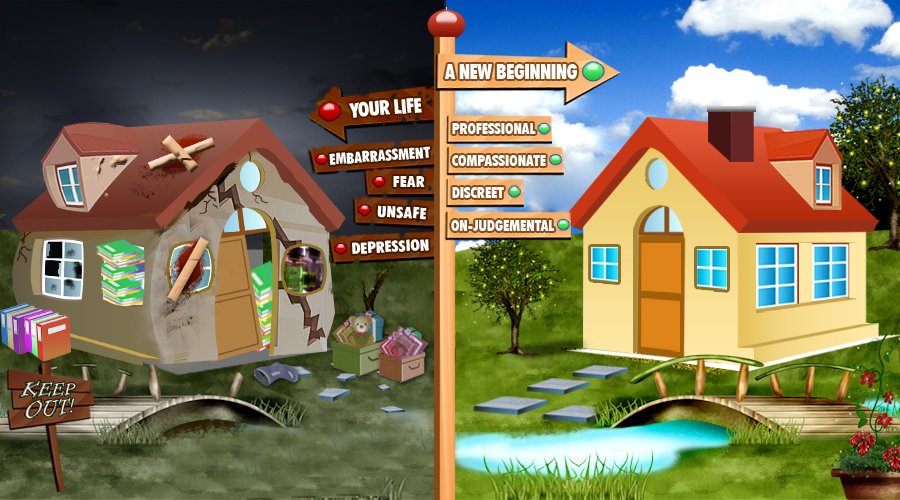The image size is (900, 500).
Task: Open the Embarrassment sign
Action: [373, 156]
